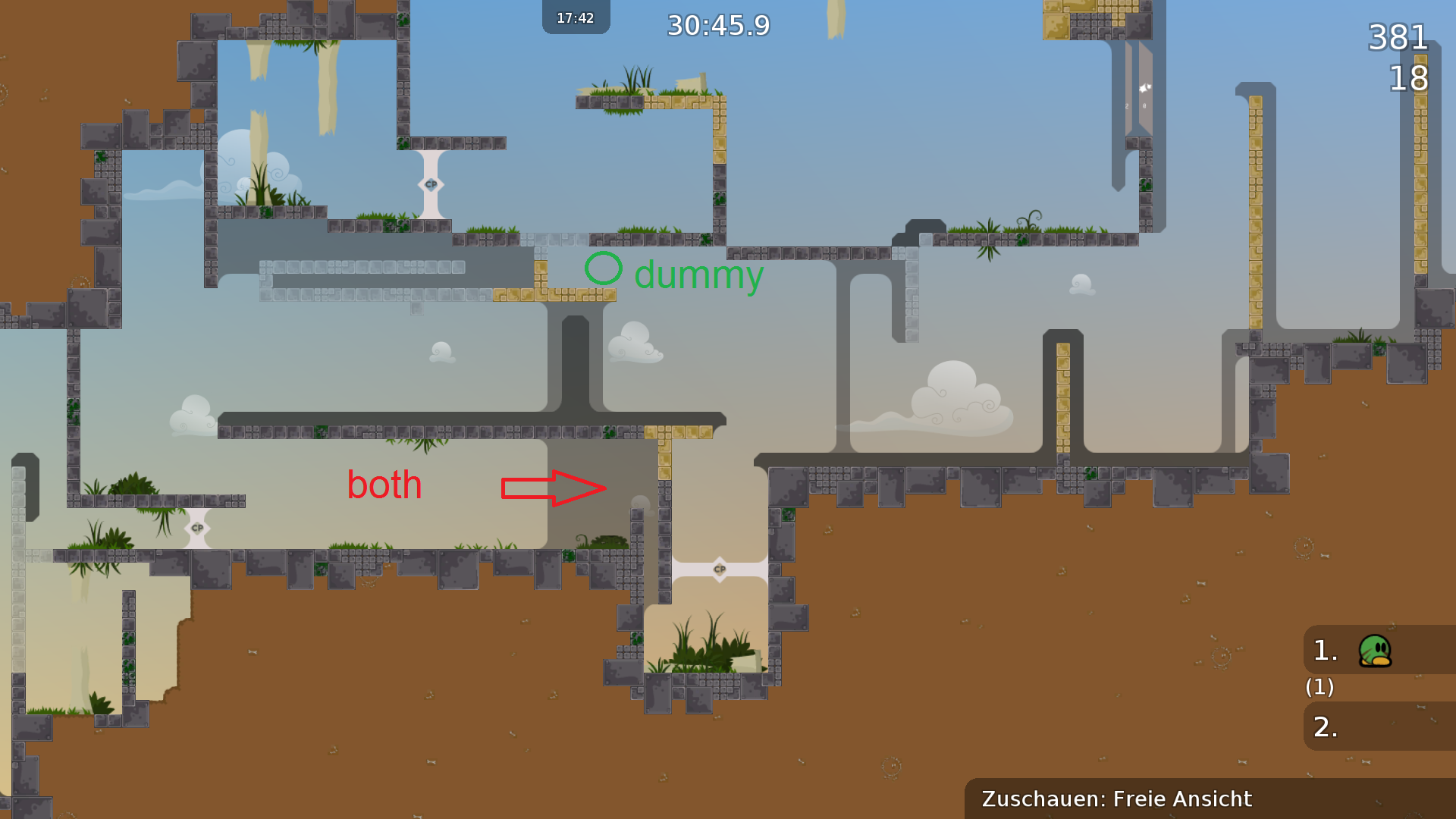Click the empty second-place scoreboard row
1456x819 pixels.
1379,726
